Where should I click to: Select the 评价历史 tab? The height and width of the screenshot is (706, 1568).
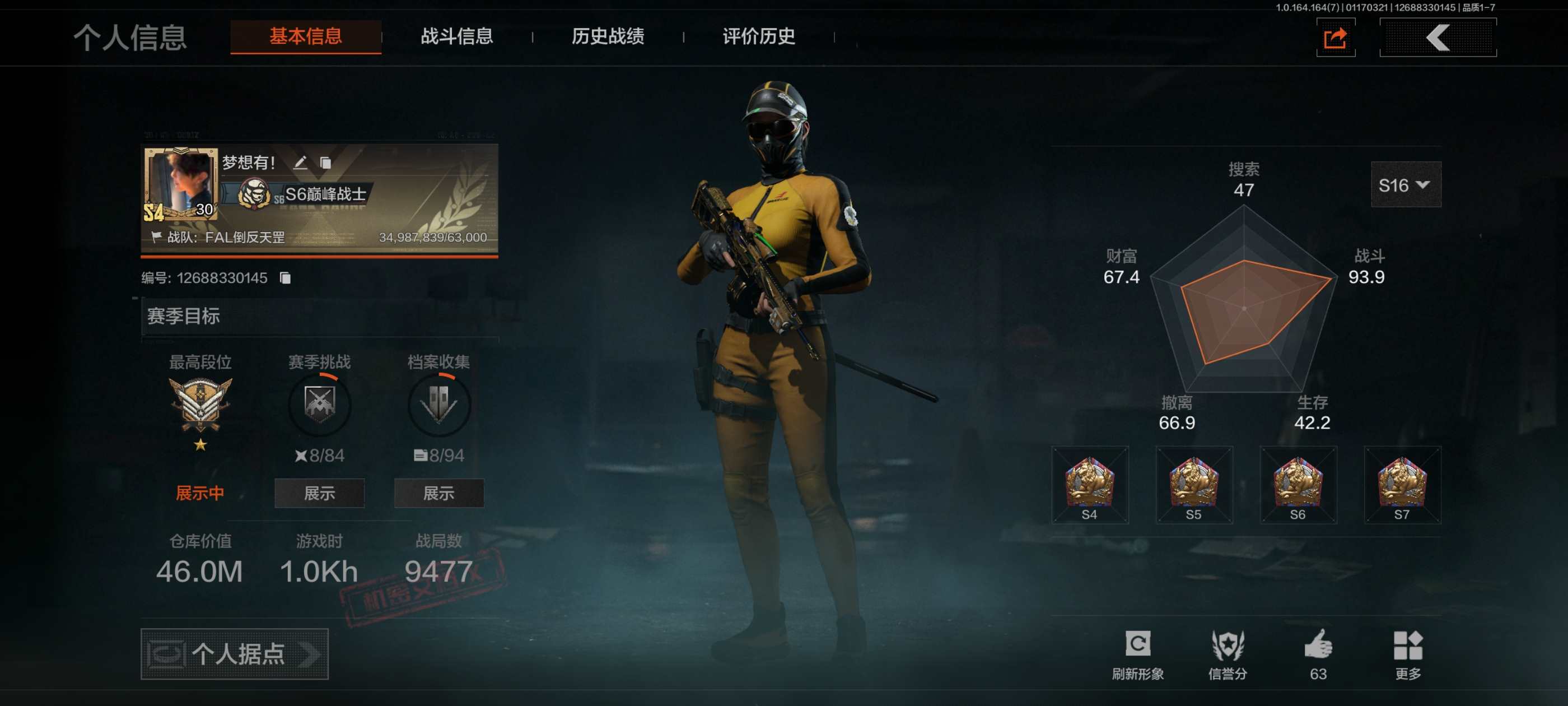(x=758, y=36)
